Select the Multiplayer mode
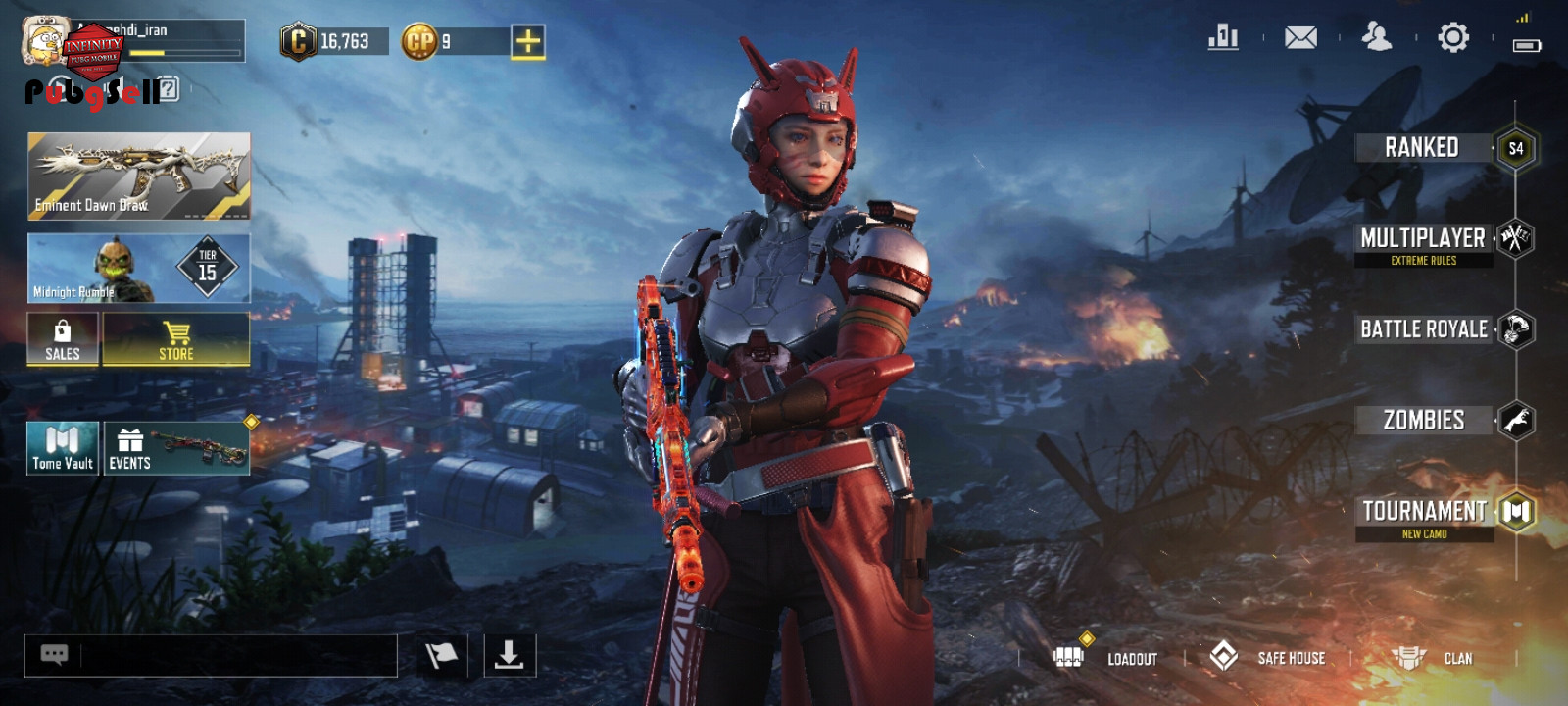This screenshot has height=706, width=1568. [x=1423, y=239]
